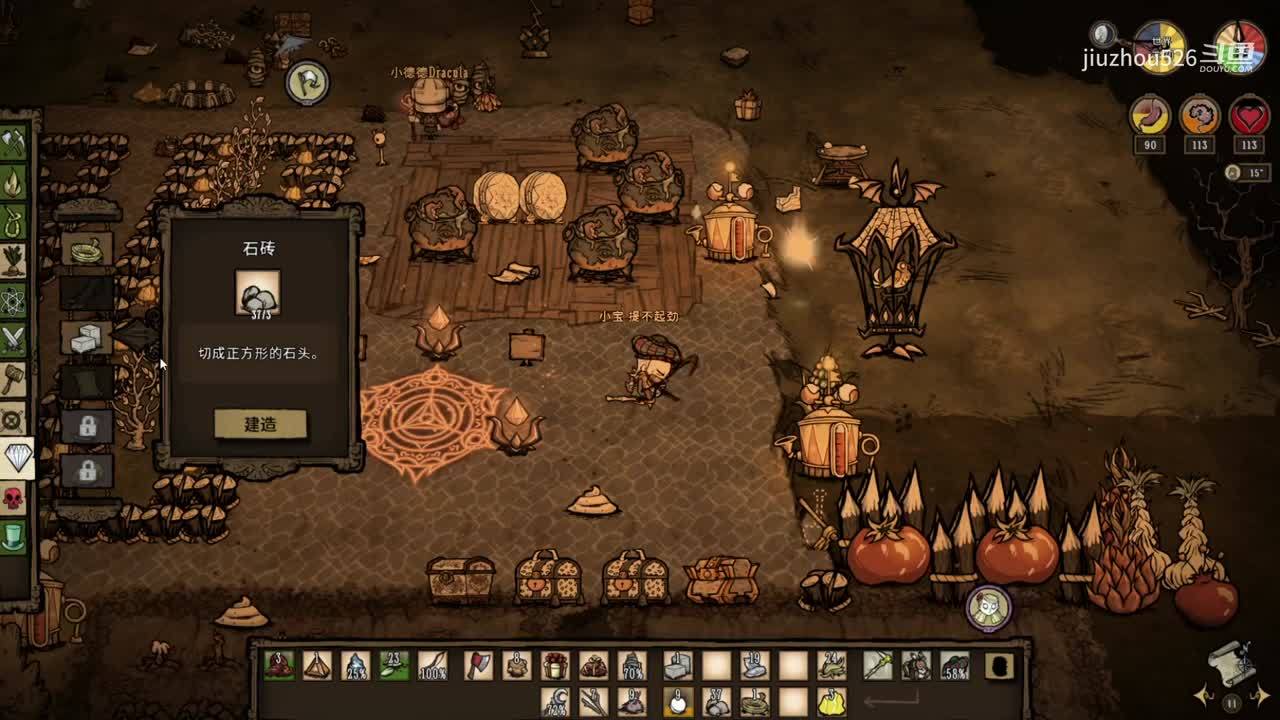Viewport: 1280px width, 720px height.
Task: Open the Science atom tab
Action: (x=13, y=300)
